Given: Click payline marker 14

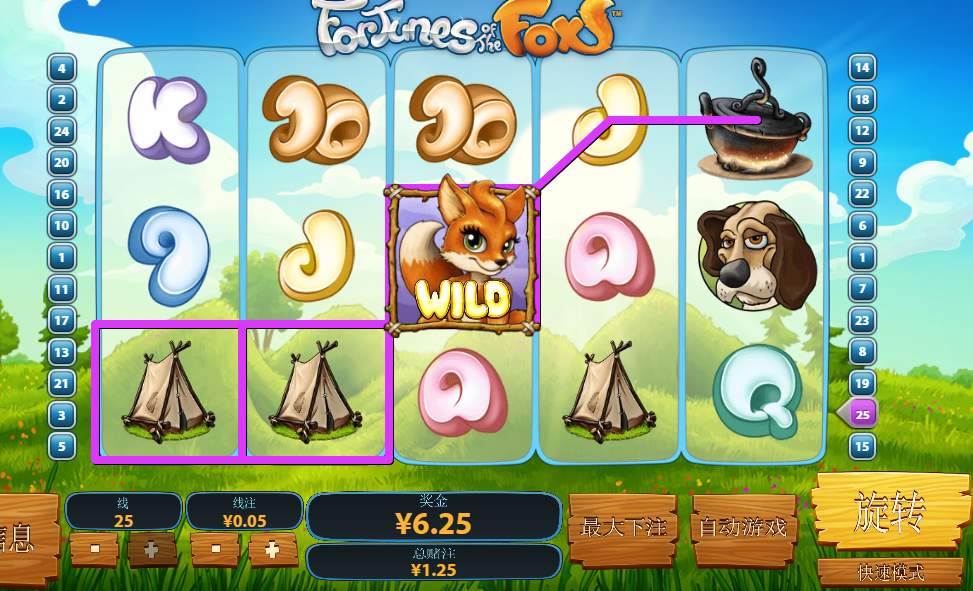Looking at the screenshot, I should (862, 69).
